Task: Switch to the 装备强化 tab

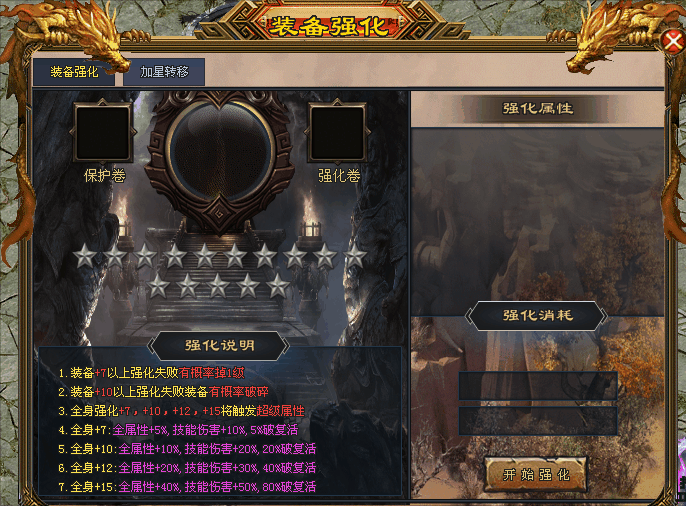Action: tap(75, 72)
